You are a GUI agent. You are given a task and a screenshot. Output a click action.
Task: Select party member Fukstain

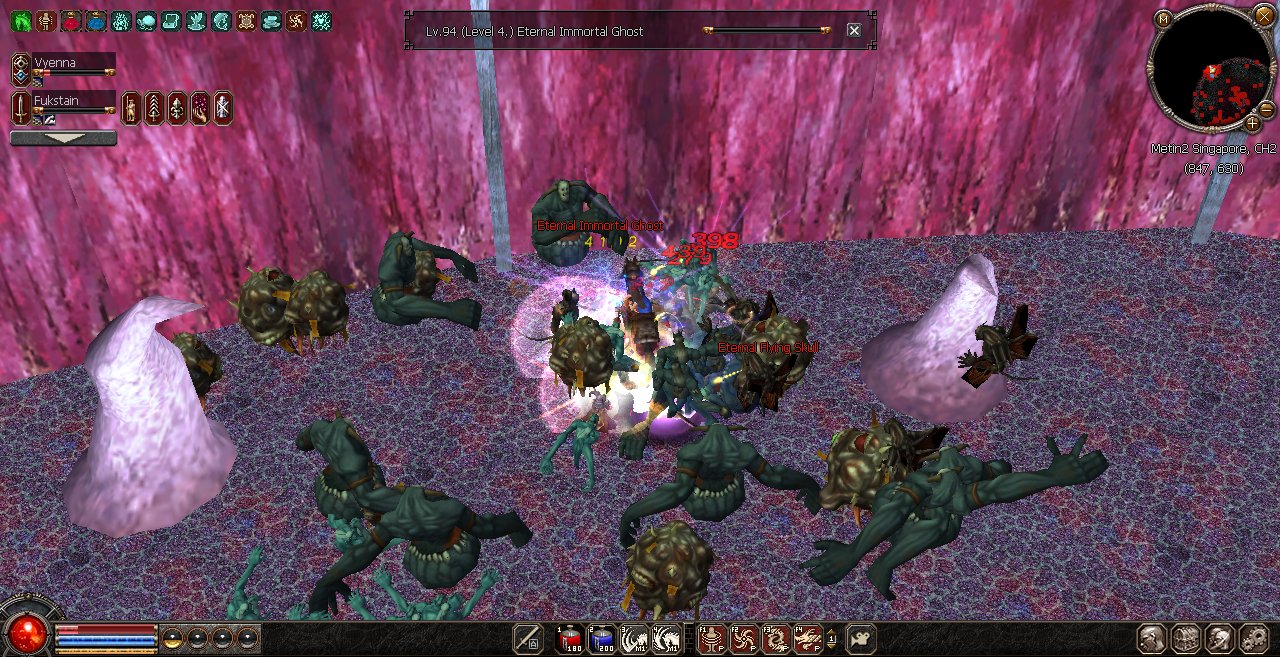pos(73,101)
